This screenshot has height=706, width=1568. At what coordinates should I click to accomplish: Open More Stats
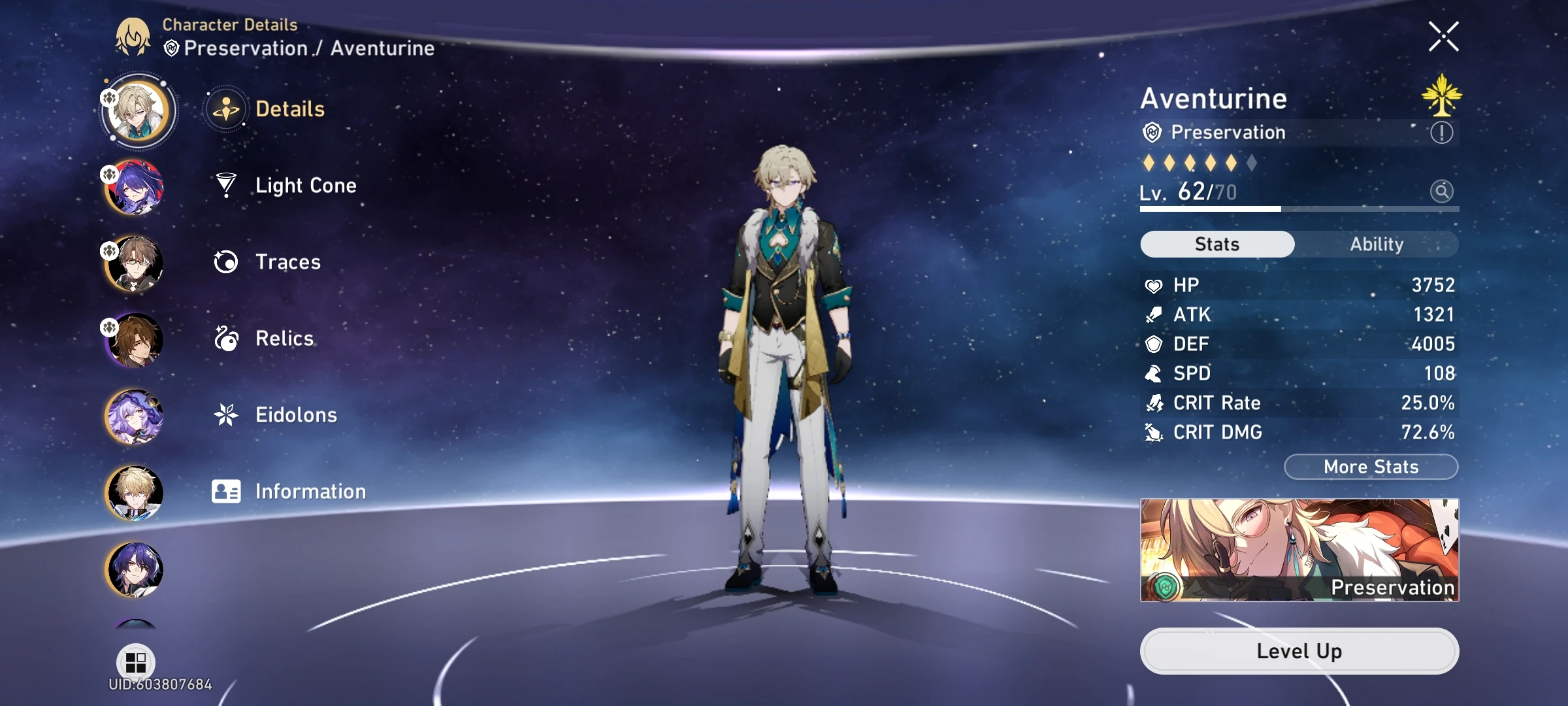tap(1370, 467)
